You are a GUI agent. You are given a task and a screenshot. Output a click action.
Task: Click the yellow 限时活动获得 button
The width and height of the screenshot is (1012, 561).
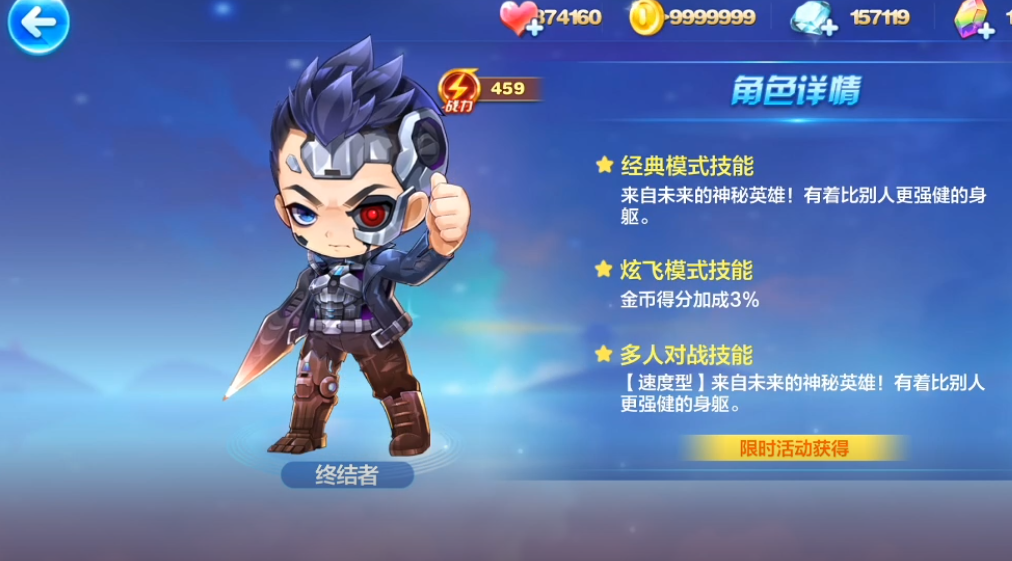tap(794, 448)
